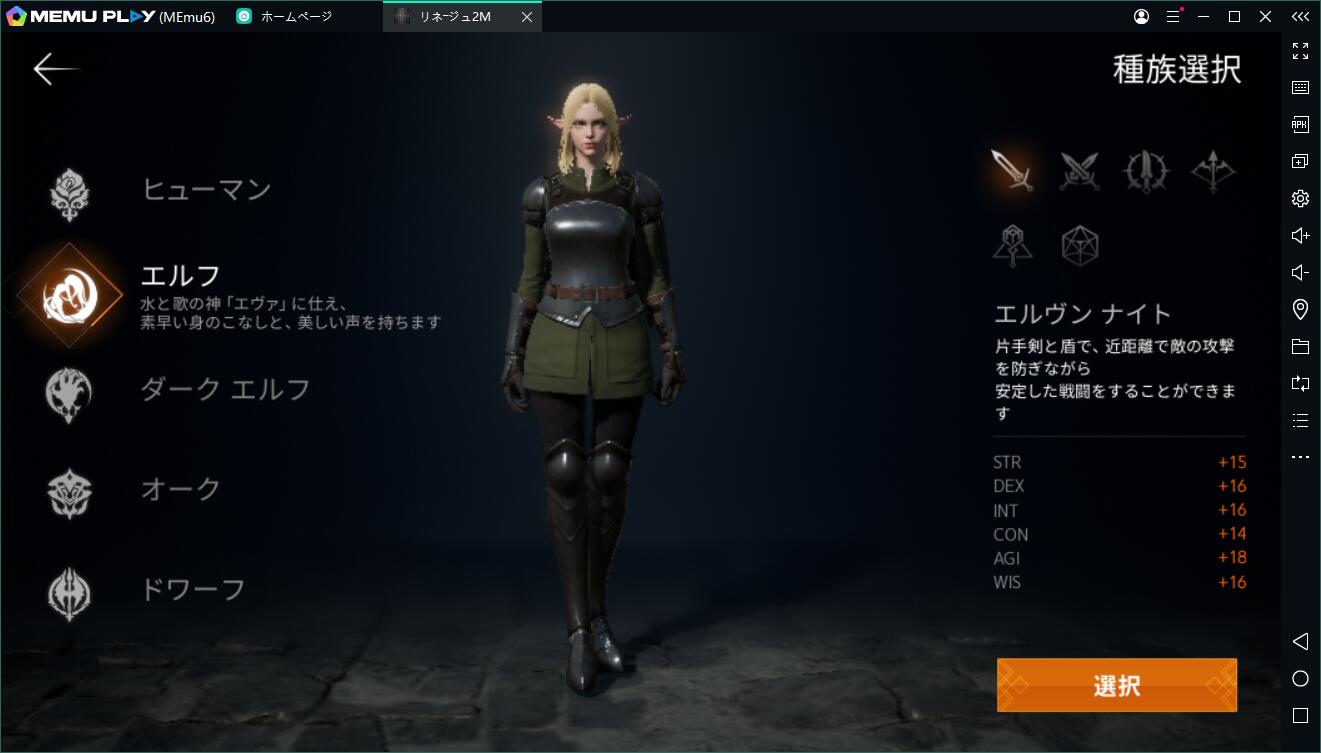Expand the ellipsis for more sidebar options
This screenshot has width=1321, height=753.
[x=1300, y=457]
